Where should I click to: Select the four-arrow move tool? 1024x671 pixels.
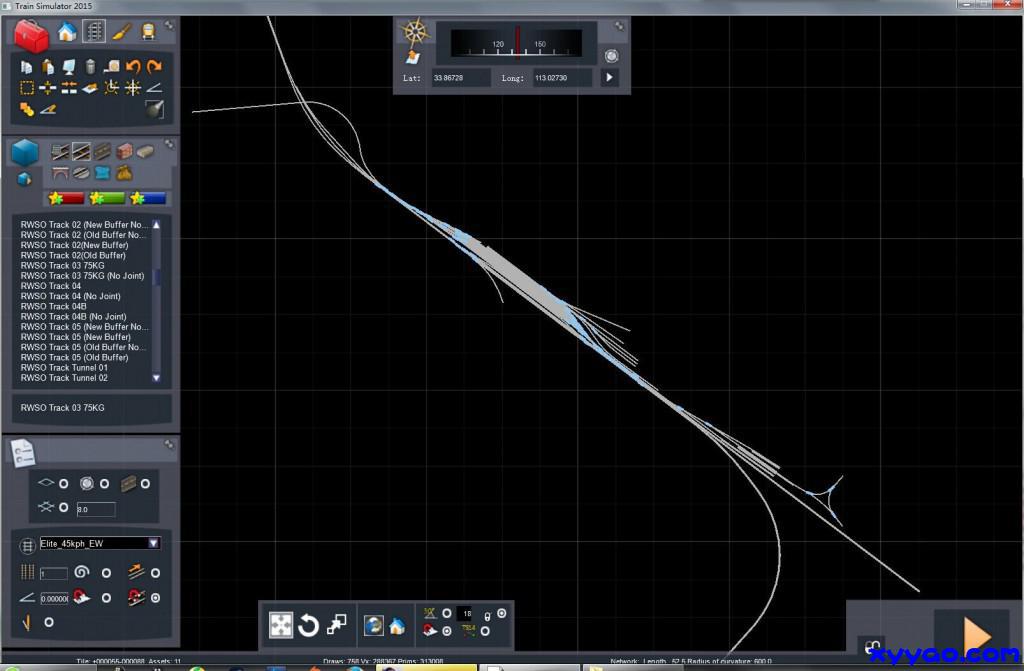(x=281, y=626)
